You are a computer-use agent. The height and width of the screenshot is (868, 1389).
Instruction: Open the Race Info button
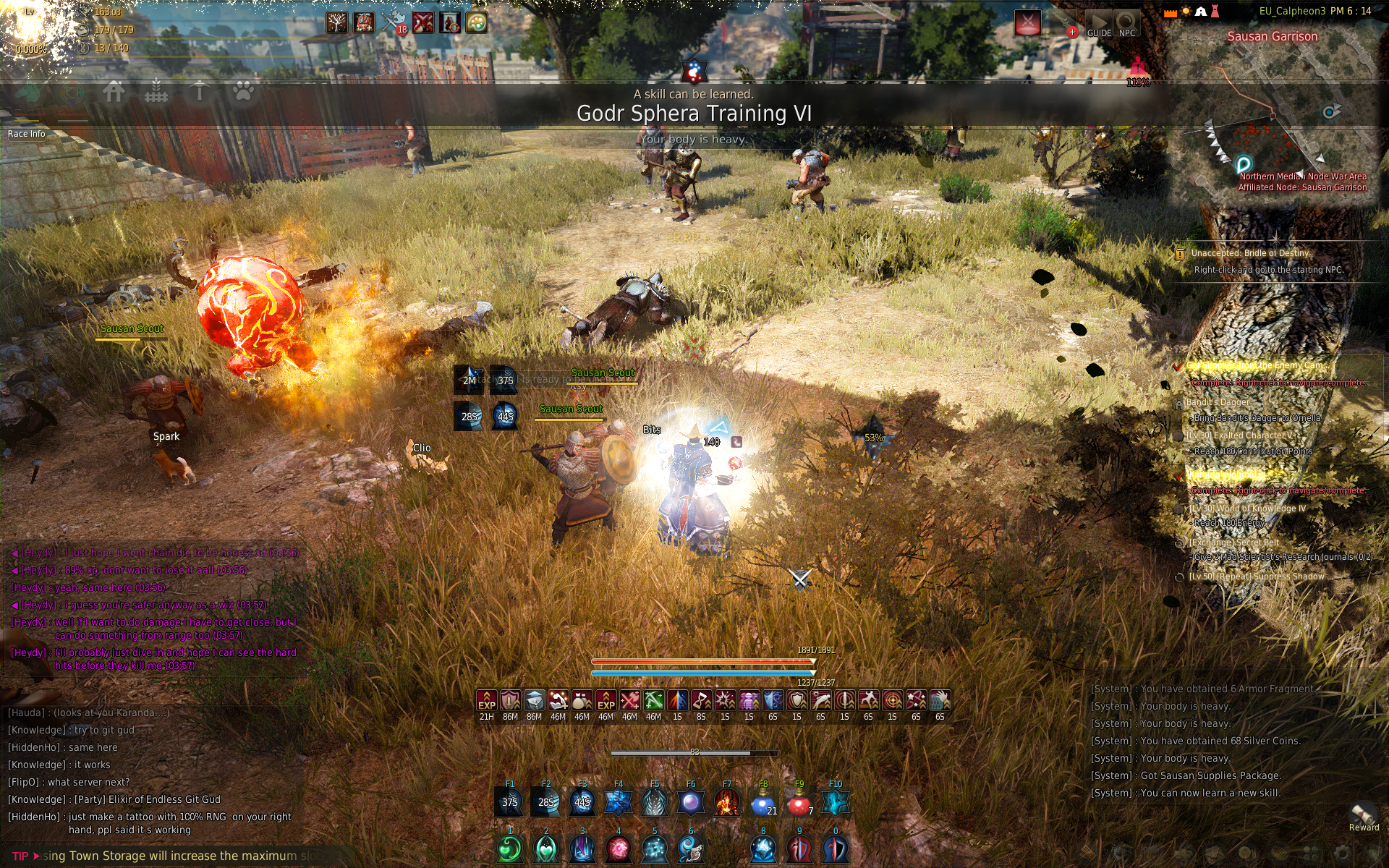(x=27, y=134)
